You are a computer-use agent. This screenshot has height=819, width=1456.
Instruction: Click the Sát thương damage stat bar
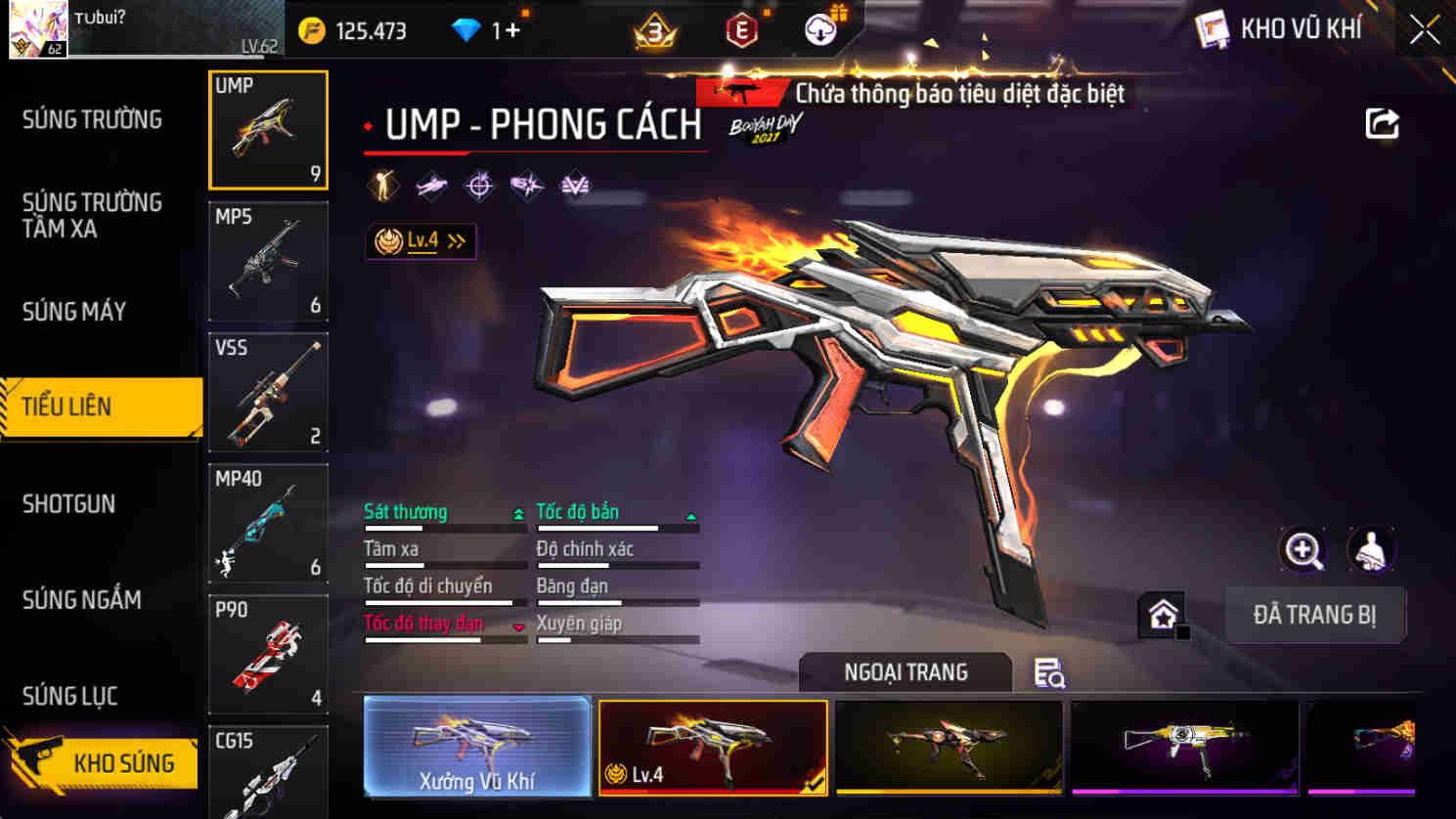(445, 518)
